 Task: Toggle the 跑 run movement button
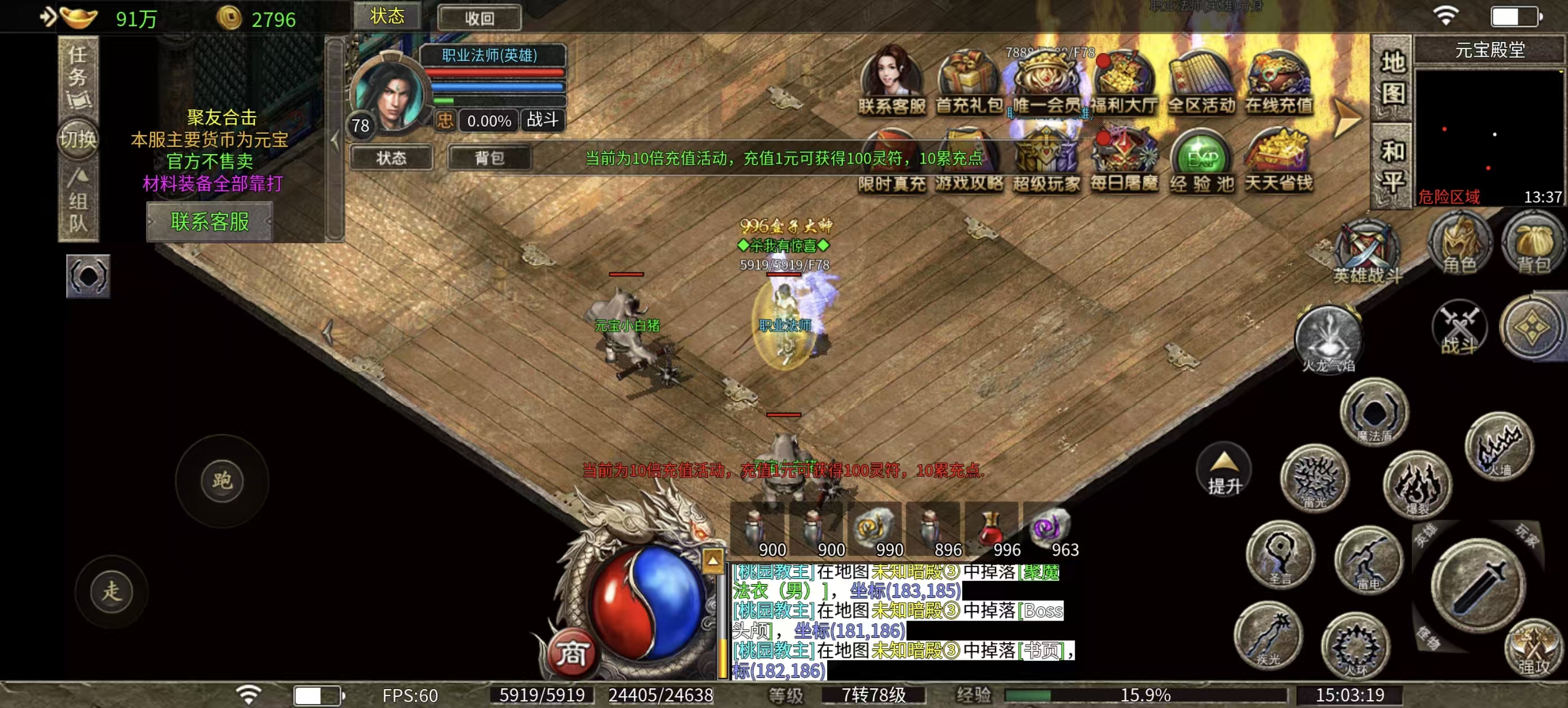coord(222,481)
